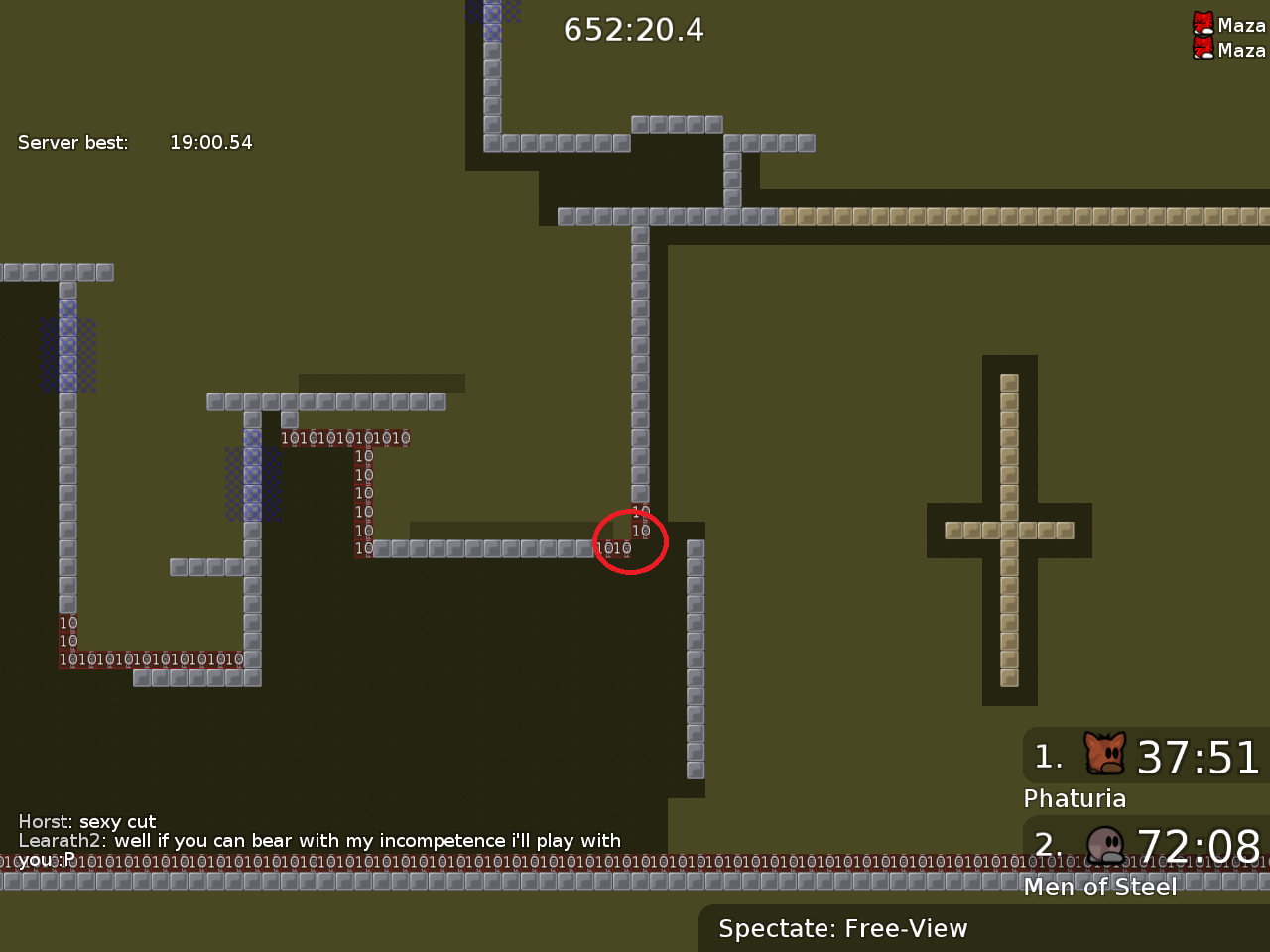This screenshot has width=1270, height=952.
Task: Select the Server best time 19:00.54
Action: click(211, 142)
